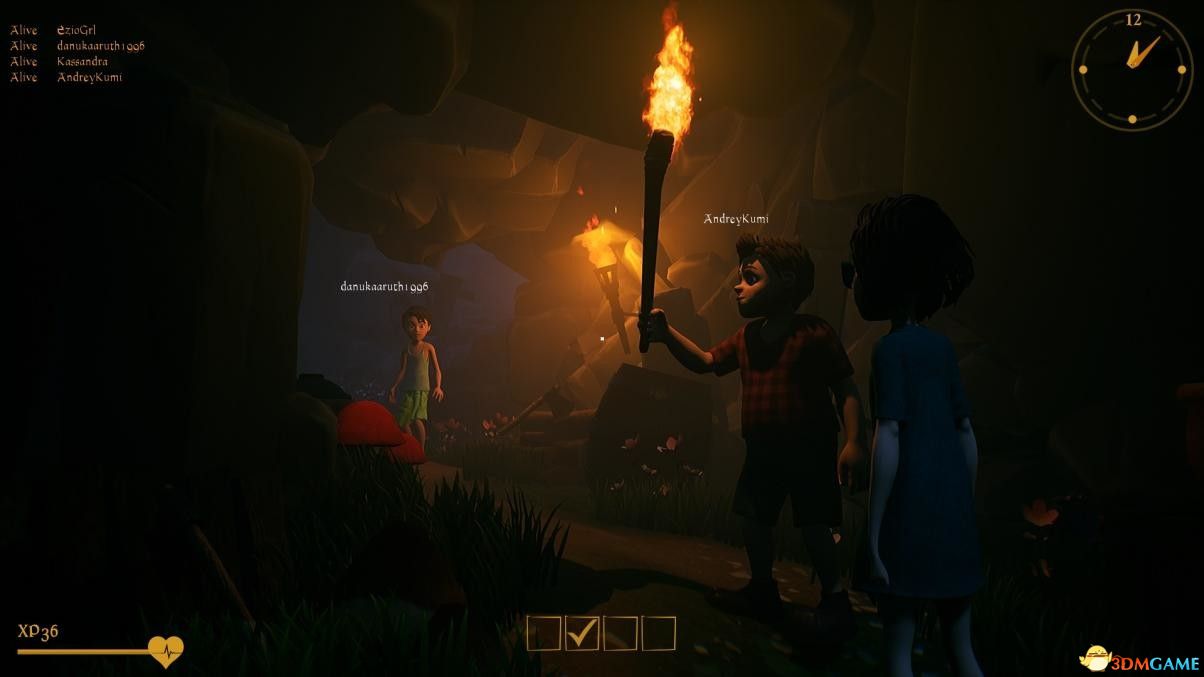Image resolution: width=1204 pixels, height=677 pixels.
Task: Choose danukaaruth1996 in the player status list
Action: 100,46
